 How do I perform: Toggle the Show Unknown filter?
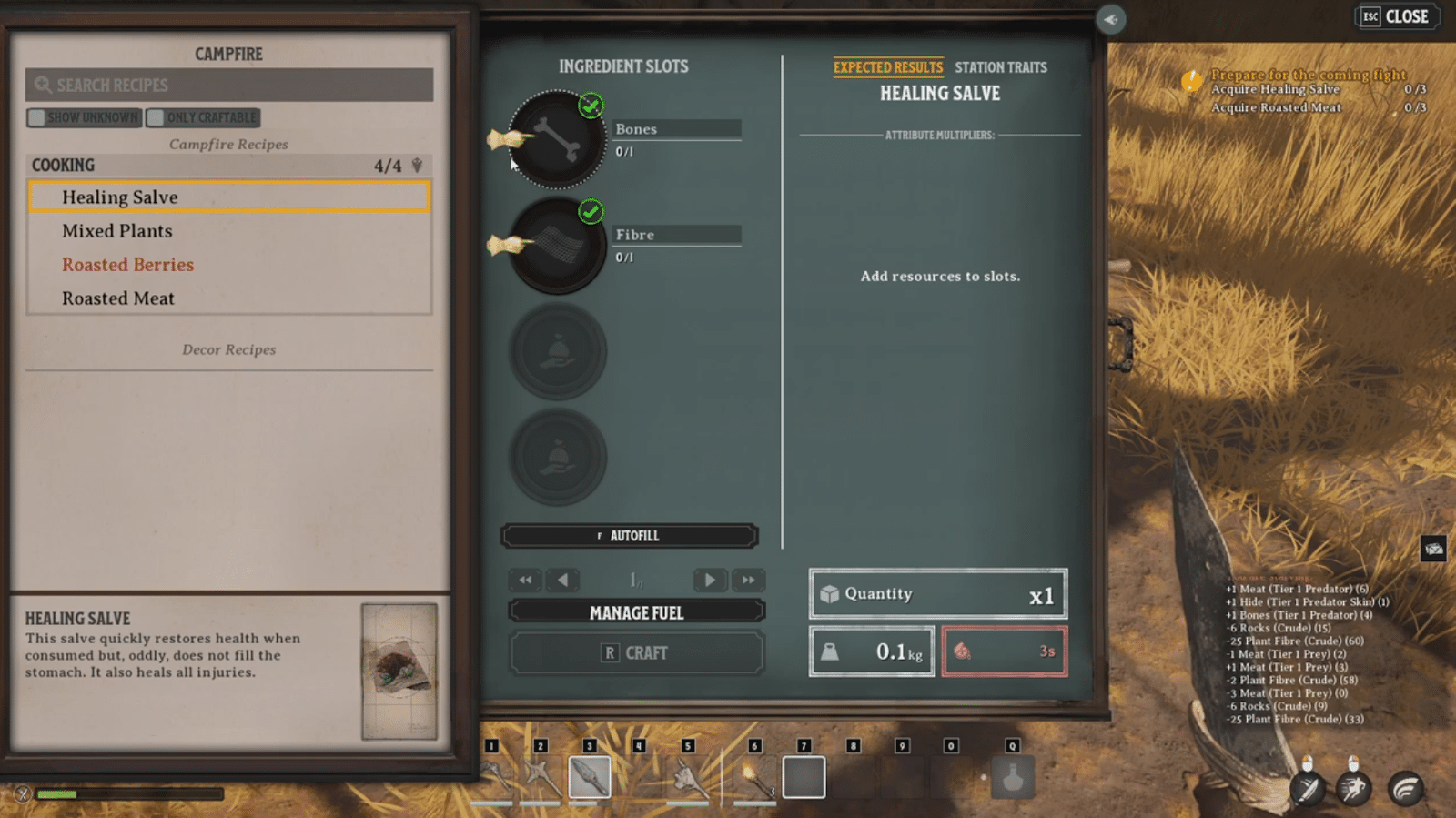tap(85, 117)
